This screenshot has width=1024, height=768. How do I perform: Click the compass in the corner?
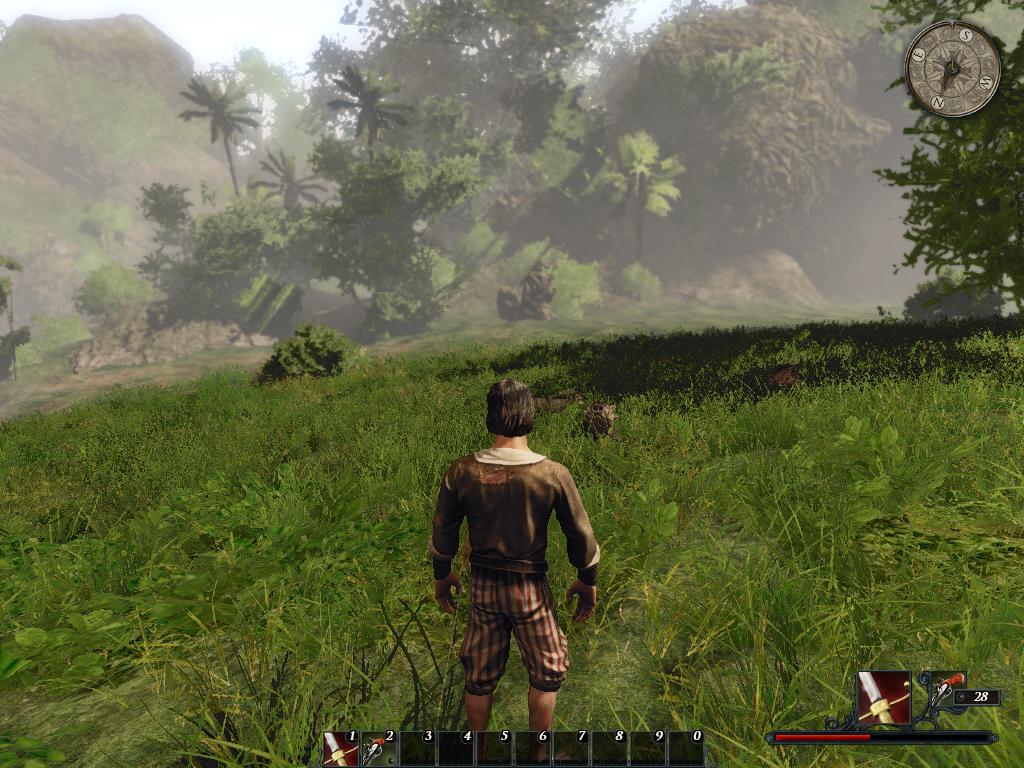[952, 69]
